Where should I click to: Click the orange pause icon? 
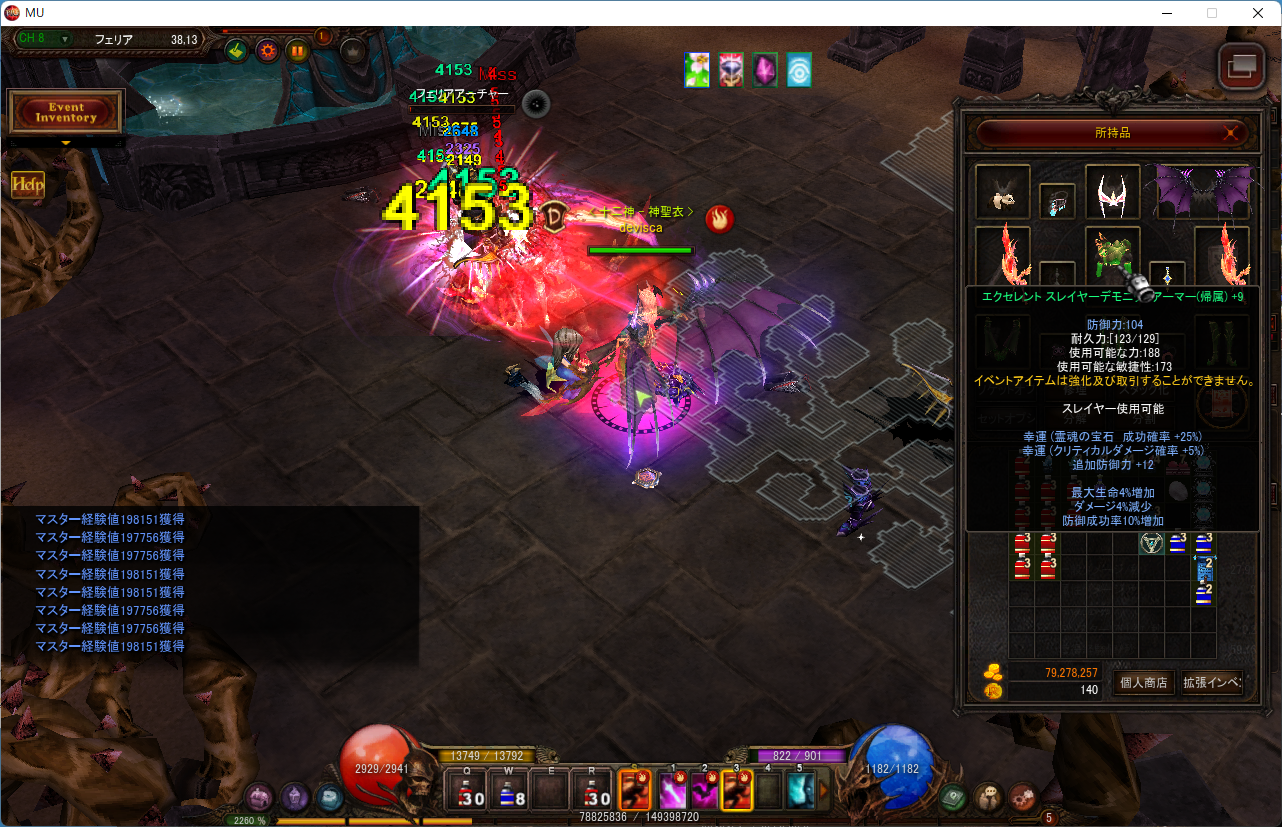[x=298, y=50]
